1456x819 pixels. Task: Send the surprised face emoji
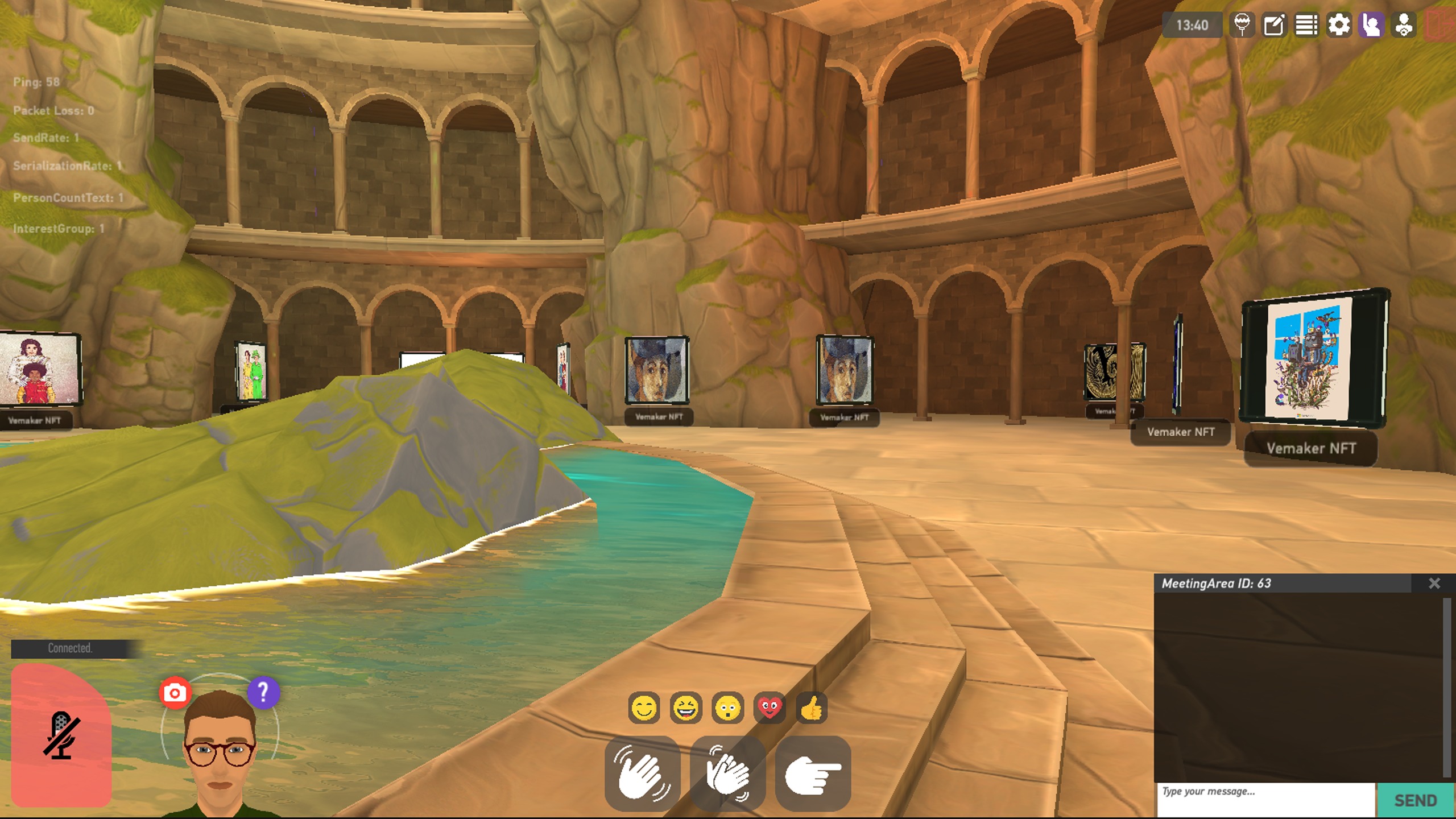click(728, 709)
